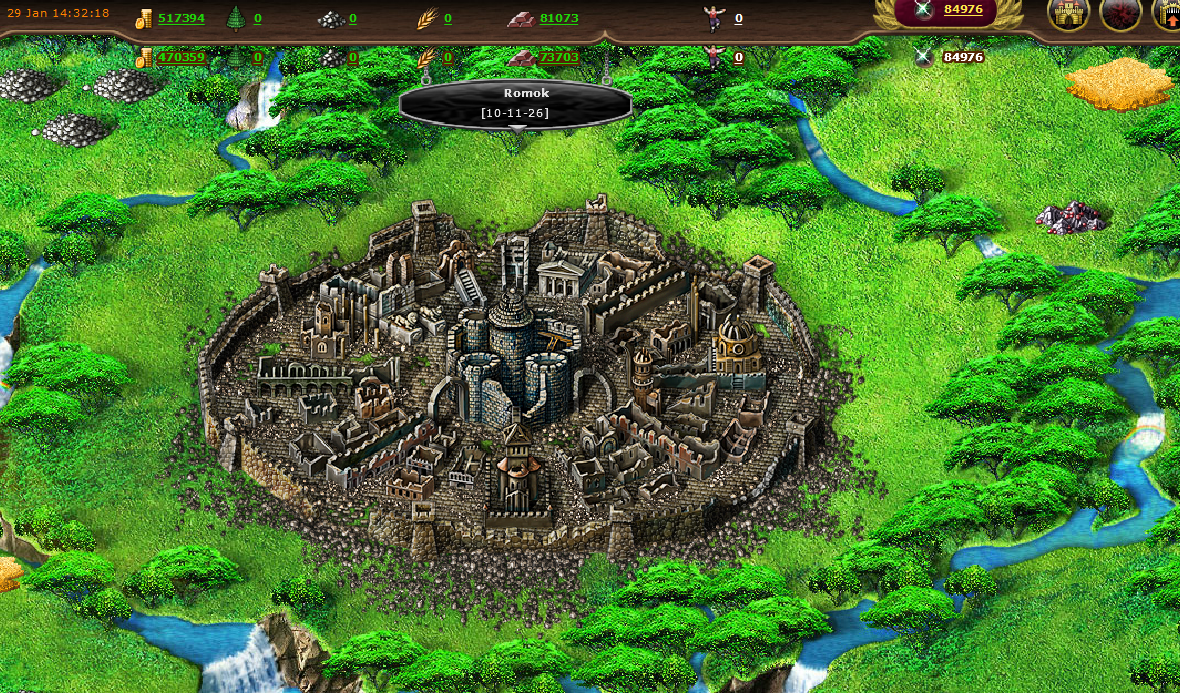Open the gold amount link showing 517394
This screenshot has height=693, width=1180.
click(x=181, y=18)
